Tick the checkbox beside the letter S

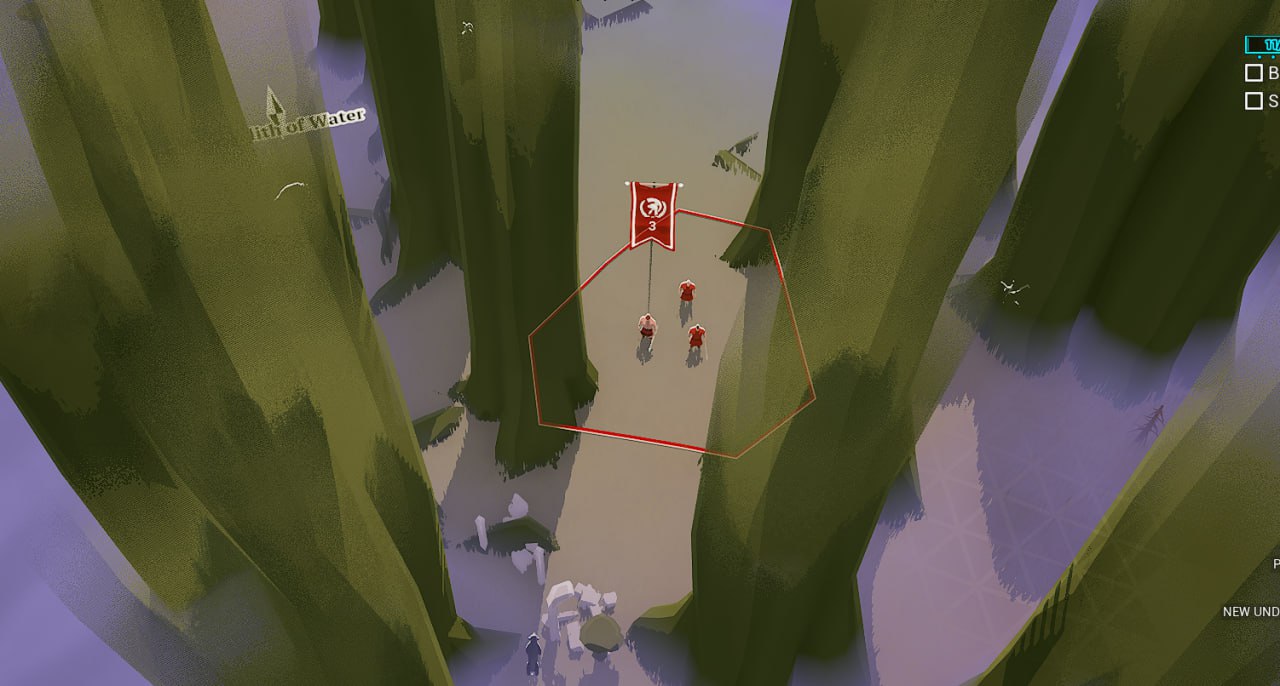pyautogui.click(x=1253, y=101)
